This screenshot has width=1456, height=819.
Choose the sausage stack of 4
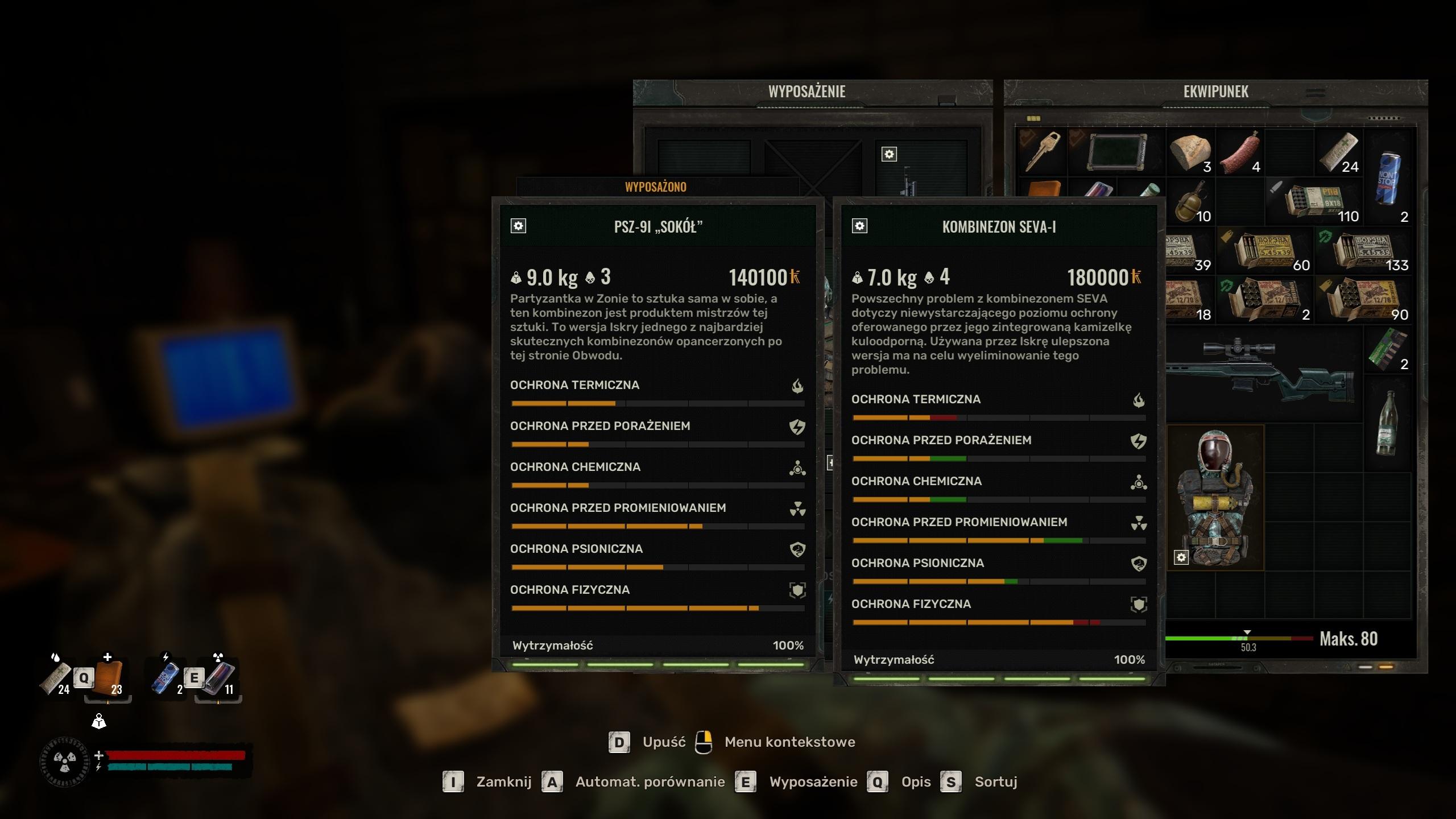point(1240,152)
